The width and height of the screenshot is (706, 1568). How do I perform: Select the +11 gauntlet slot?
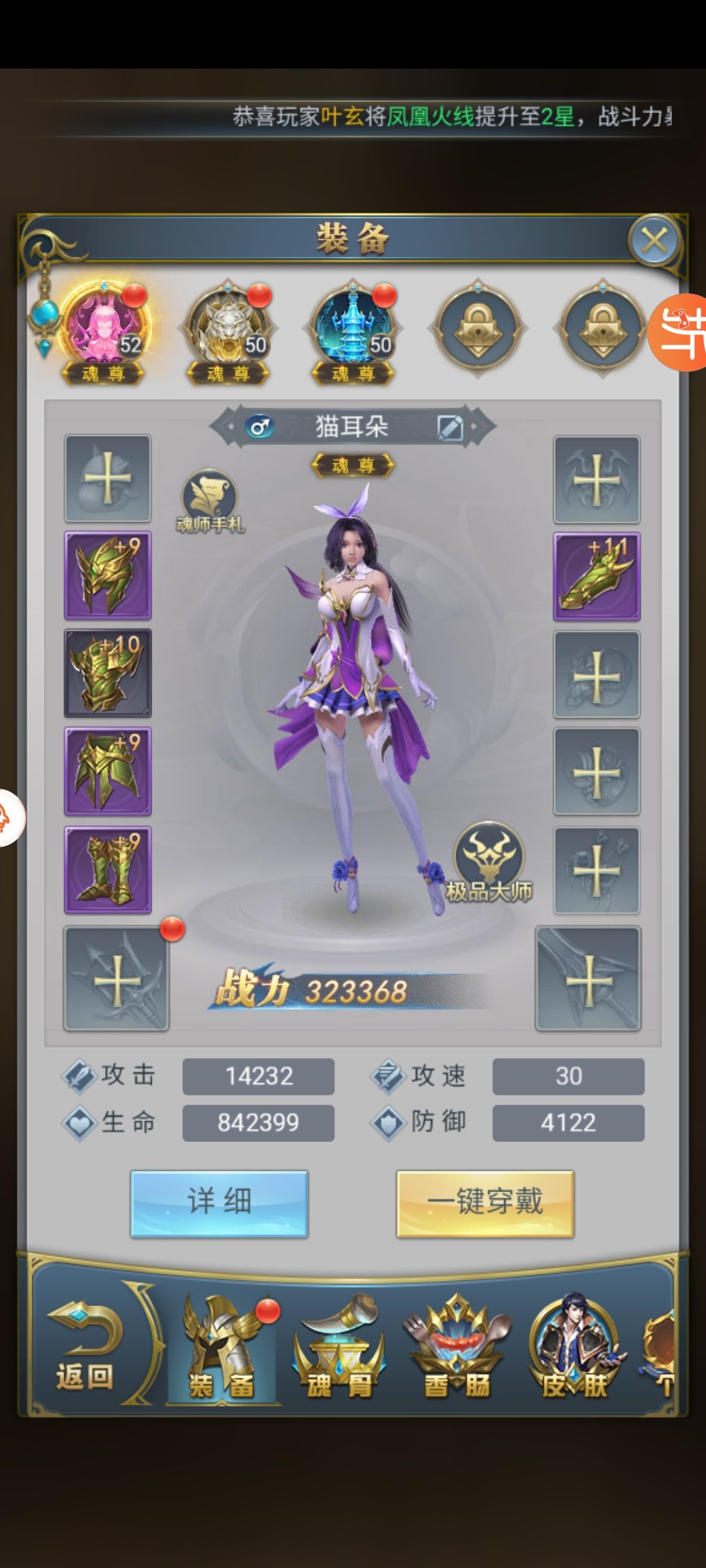pyautogui.click(x=597, y=576)
